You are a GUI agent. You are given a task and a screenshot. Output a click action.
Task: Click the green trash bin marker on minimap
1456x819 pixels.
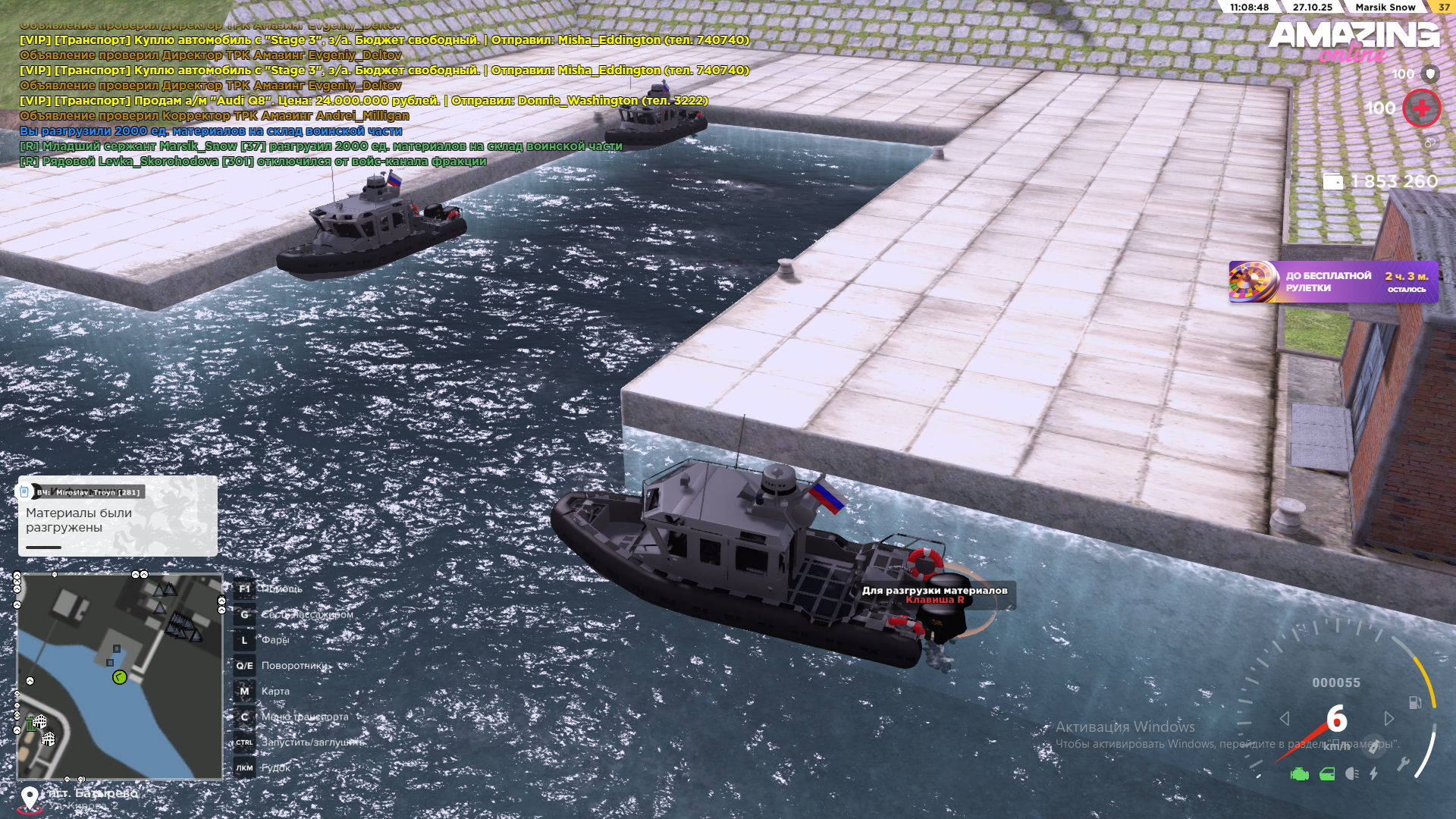pyautogui.click(x=30, y=724)
